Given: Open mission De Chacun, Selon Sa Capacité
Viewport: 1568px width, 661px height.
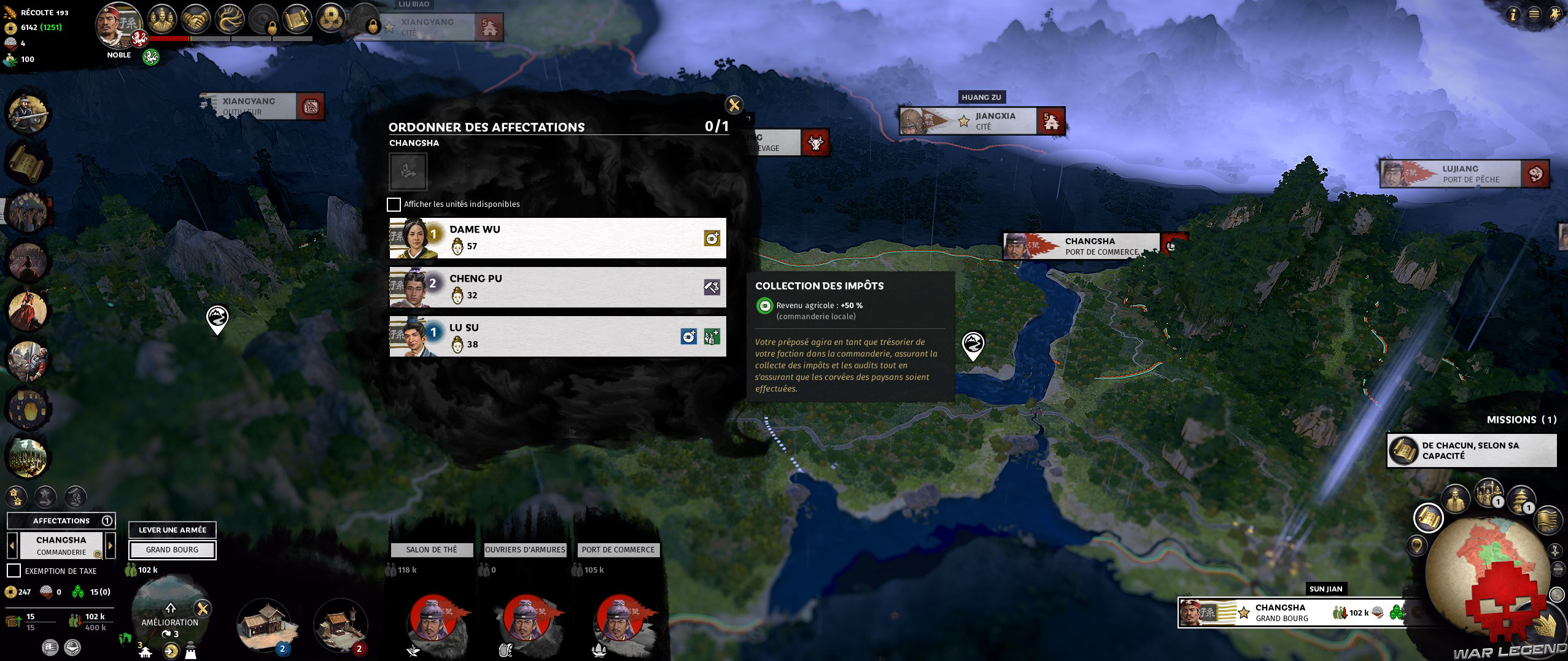Looking at the screenshot, I should [1471, 450].
